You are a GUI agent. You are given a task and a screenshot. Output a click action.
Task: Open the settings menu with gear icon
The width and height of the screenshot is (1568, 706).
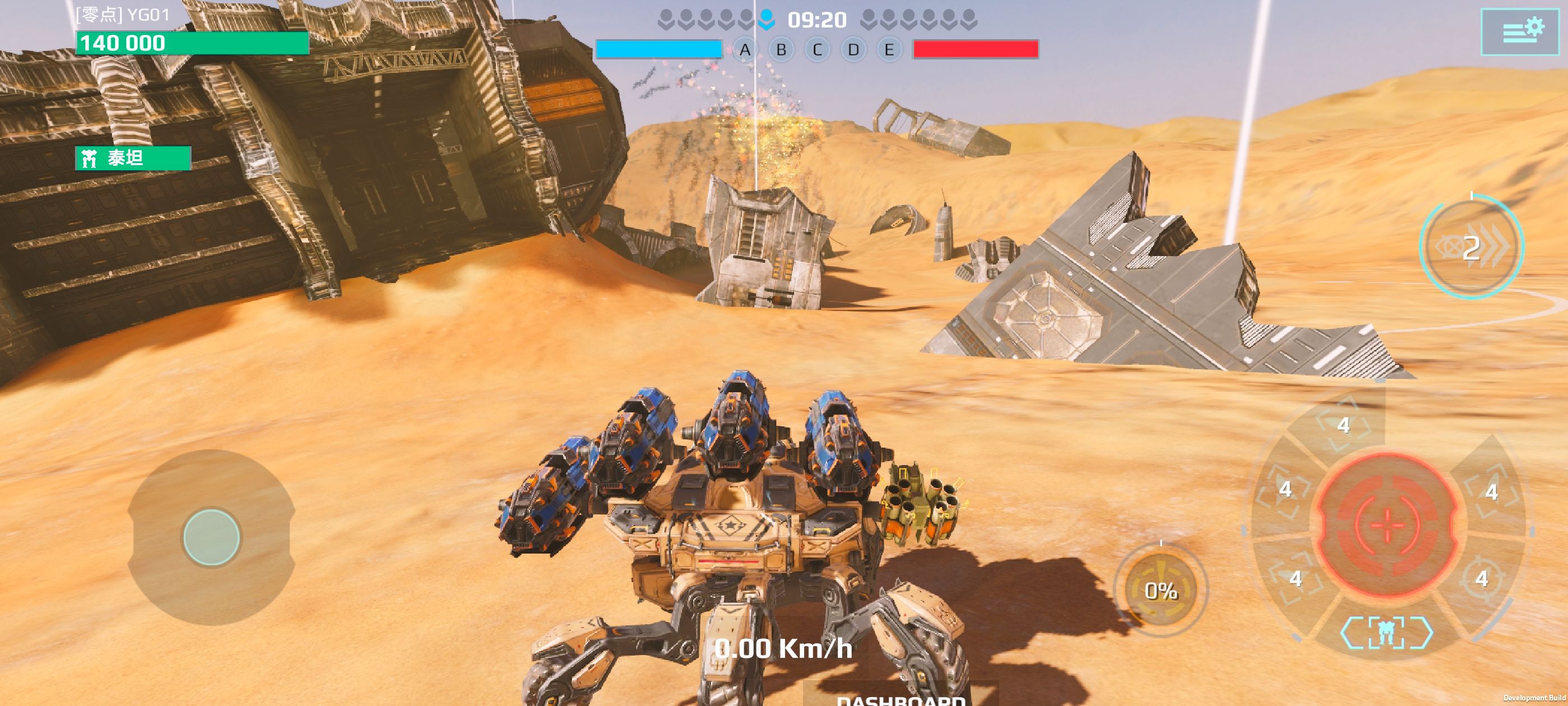click(x=1519, y=32)
